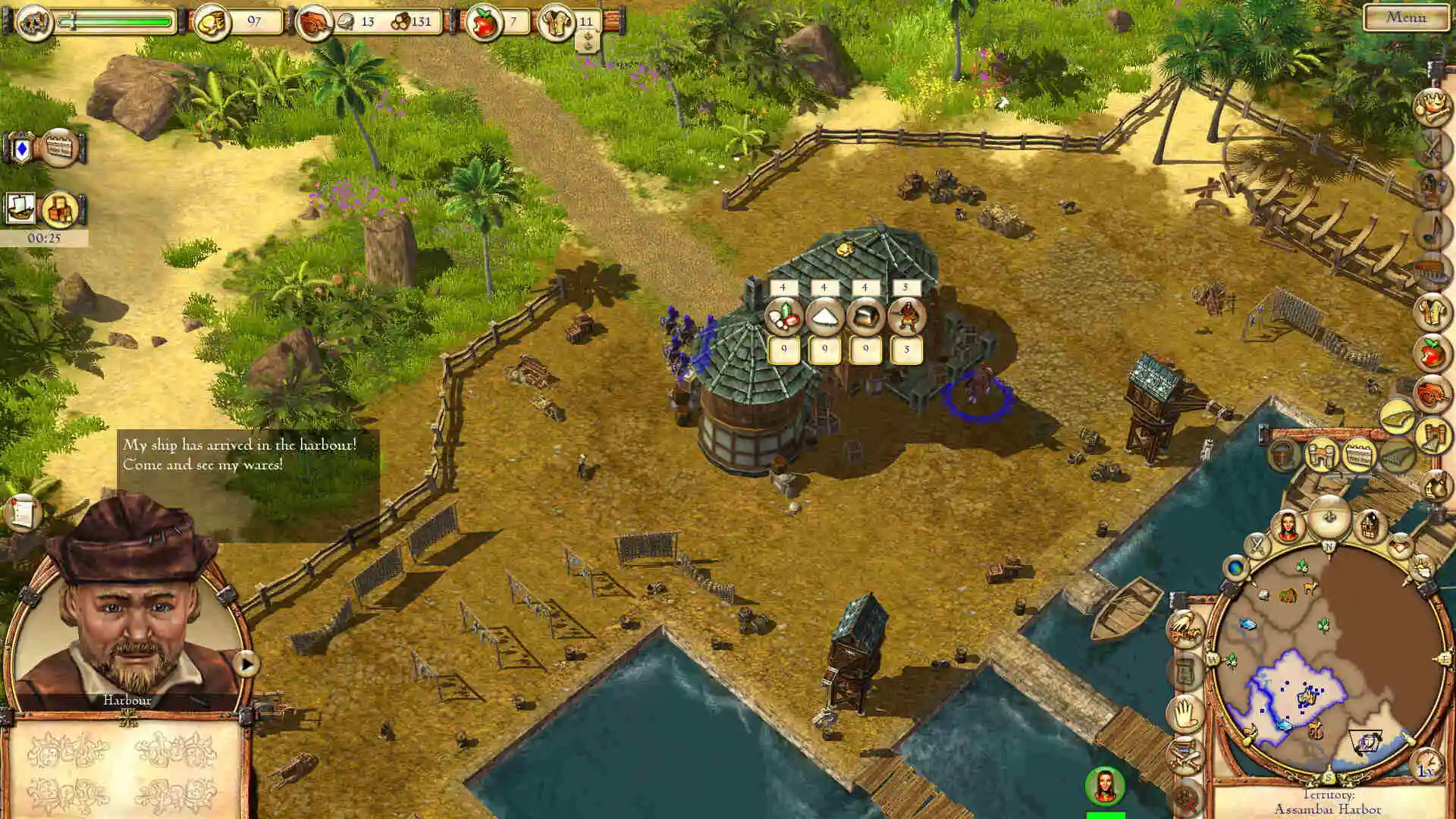The width and height of the screenshot is (1456, 819).
Task: Open the red apple food menu on right
Action: click(1432, 353)
